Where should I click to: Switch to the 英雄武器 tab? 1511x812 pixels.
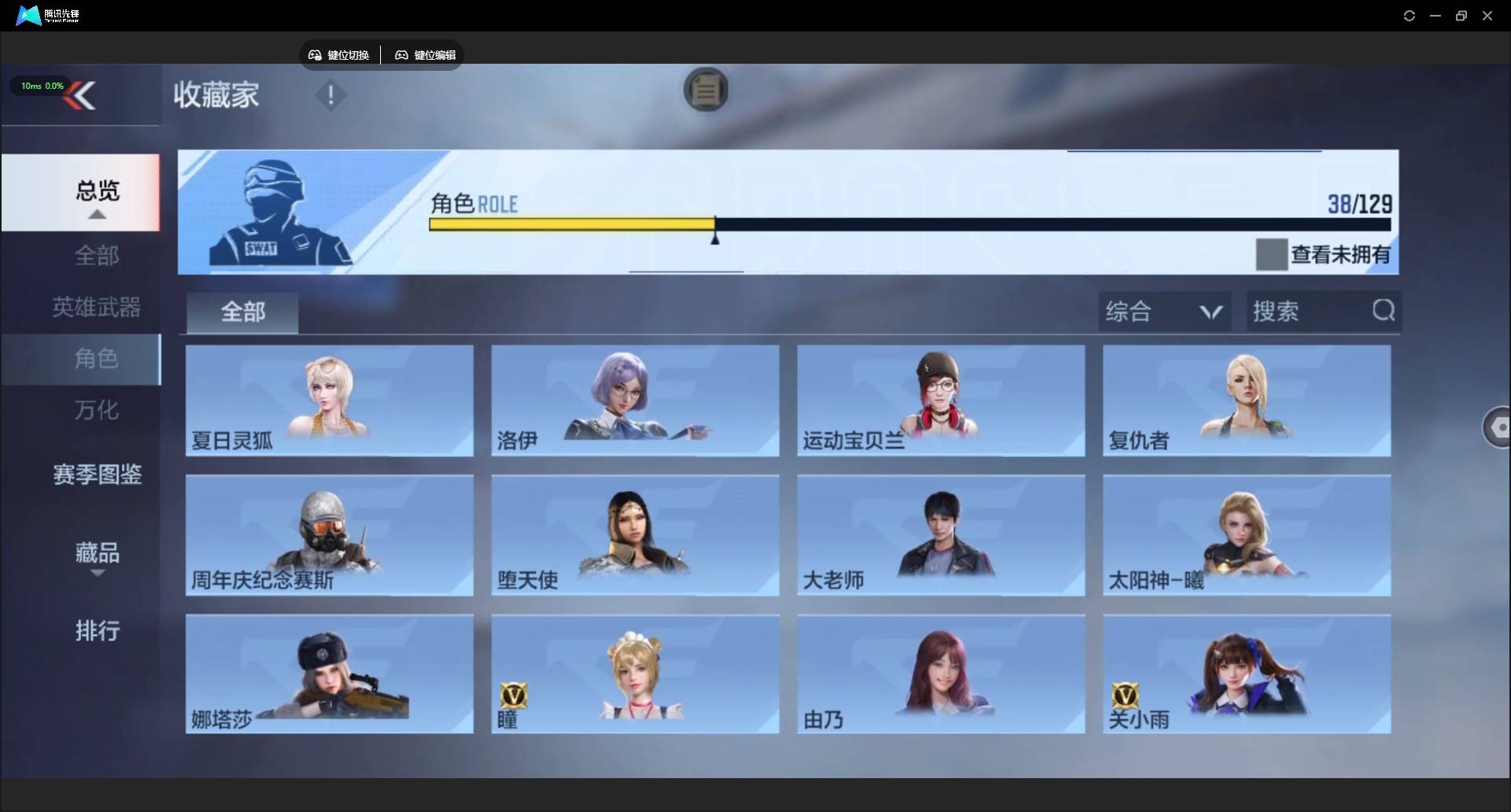[x=96, y=308]
